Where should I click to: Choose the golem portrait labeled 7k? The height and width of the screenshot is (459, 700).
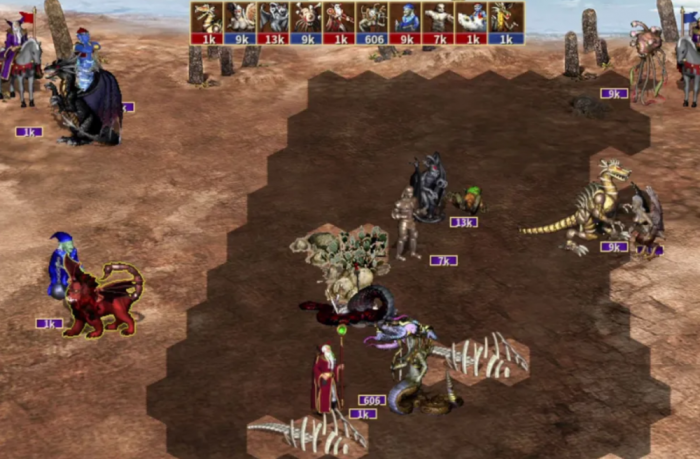[439, 18]
